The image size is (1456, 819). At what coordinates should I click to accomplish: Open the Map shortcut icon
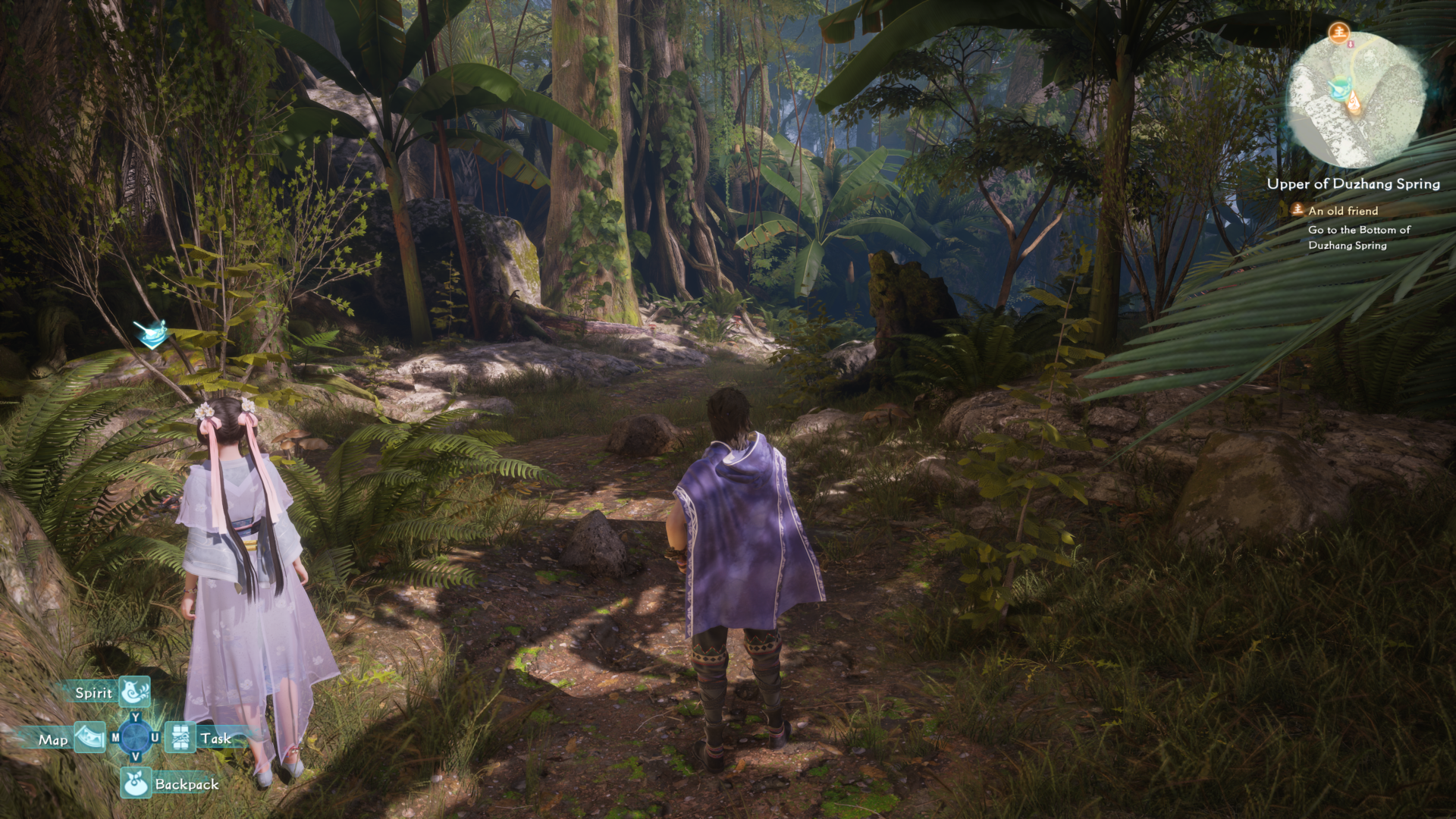click(x=89, y=737)
